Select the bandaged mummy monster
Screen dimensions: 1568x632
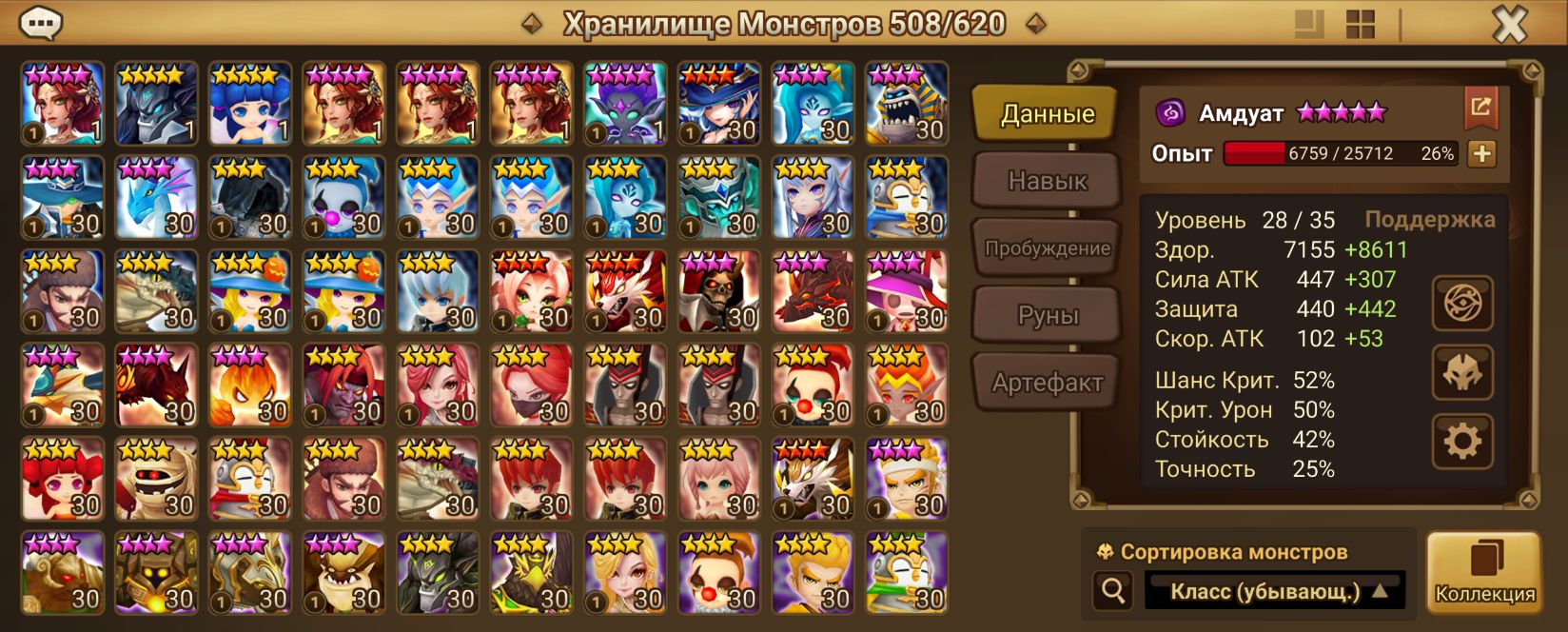[156, 479]
